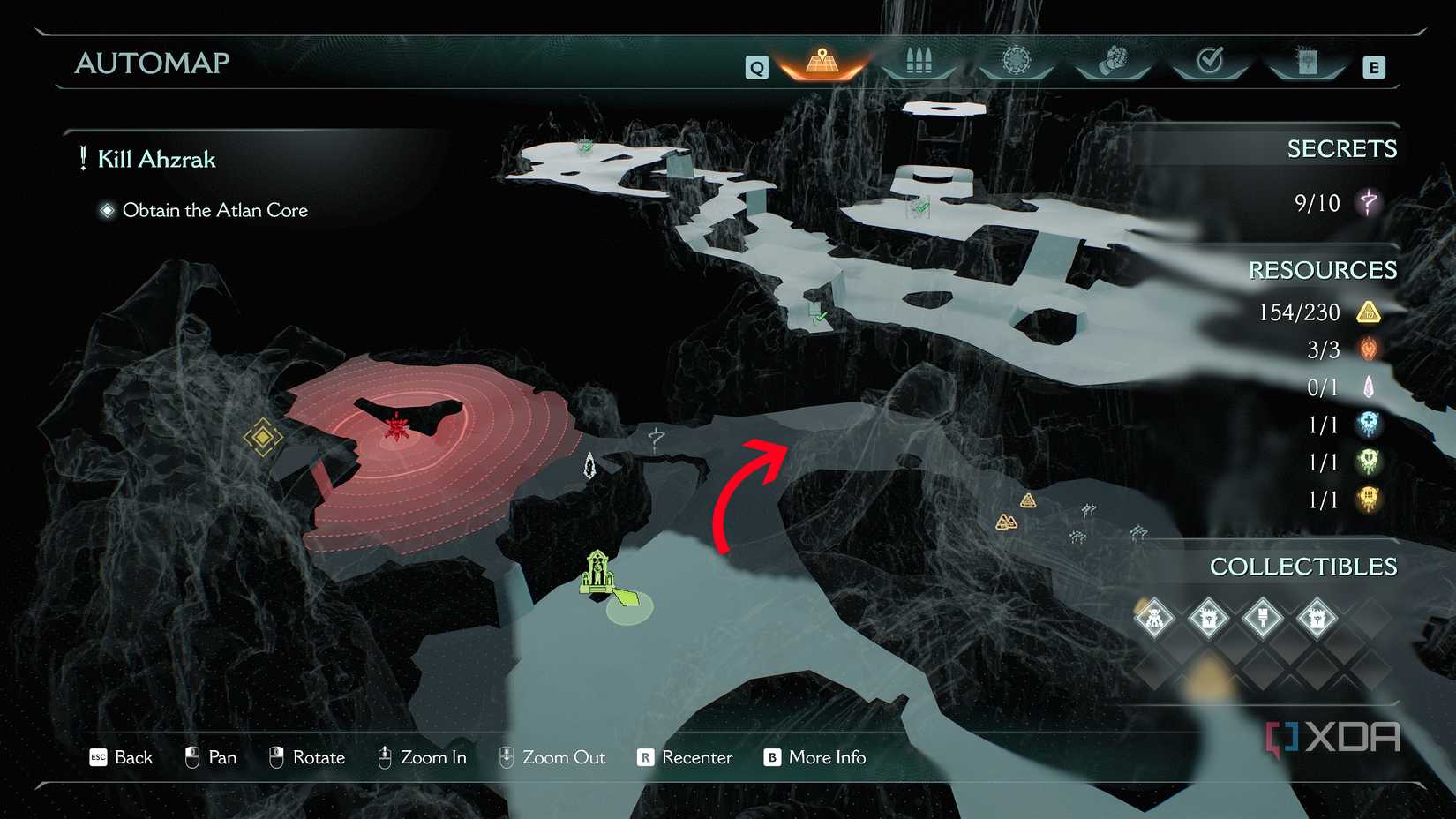Recenter the automap view

click(x=685, y=757)
